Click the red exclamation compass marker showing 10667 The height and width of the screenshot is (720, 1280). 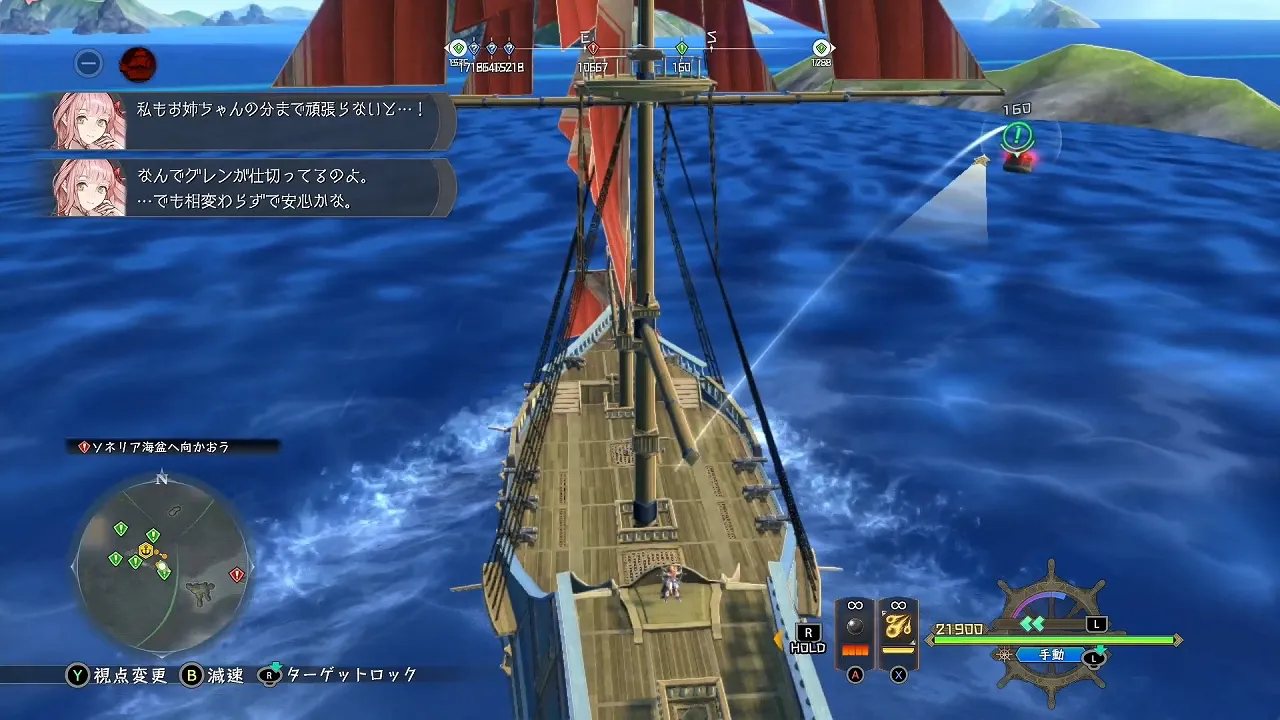[x=594, y=47]
